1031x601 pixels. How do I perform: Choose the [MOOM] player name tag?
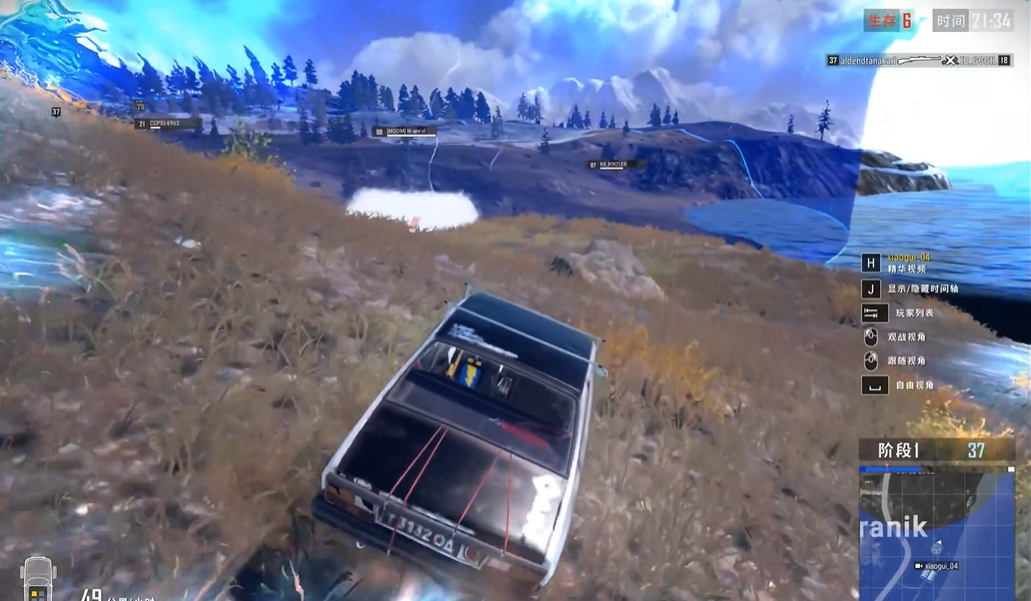406,132
